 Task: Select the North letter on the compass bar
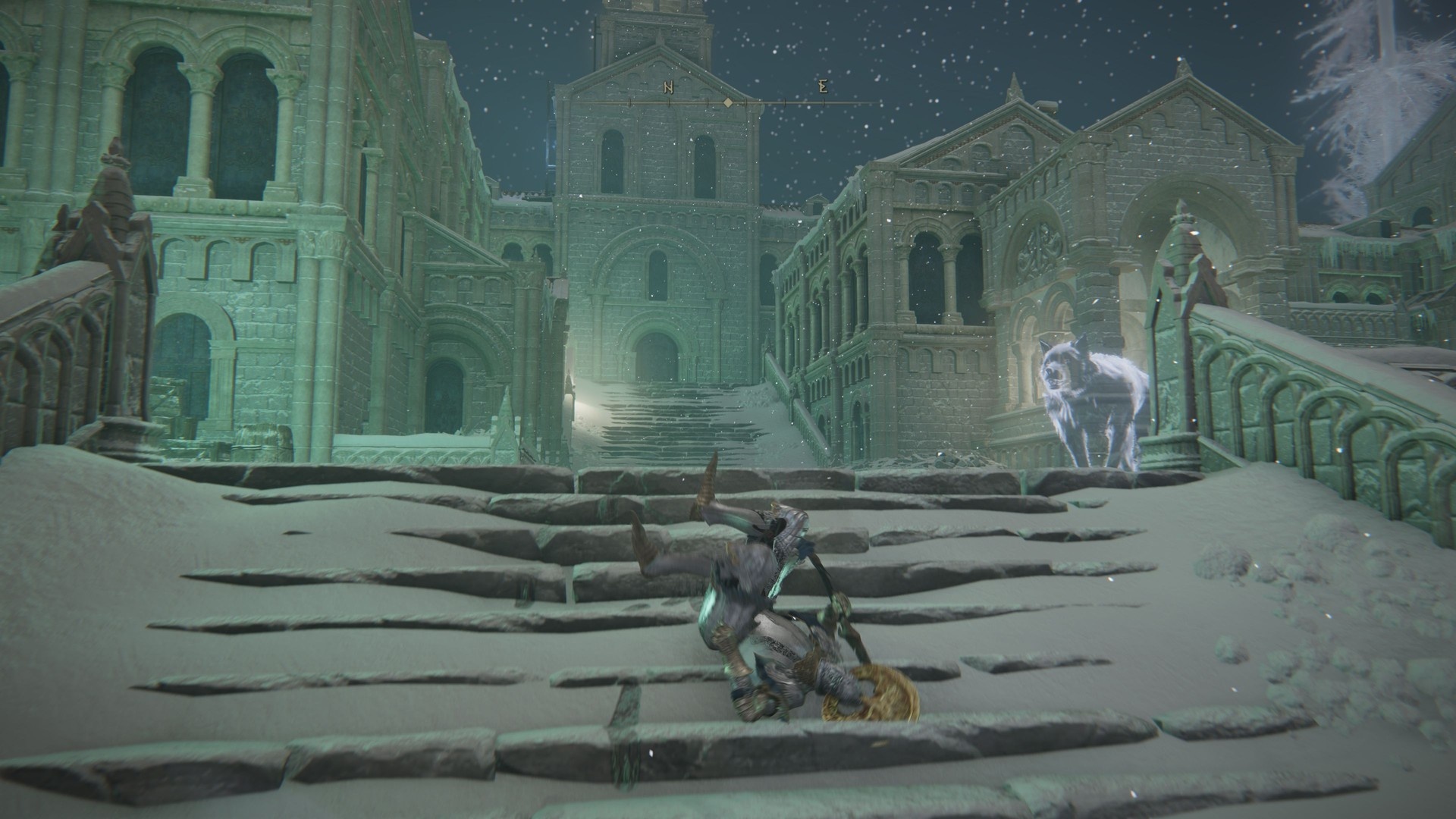tap(668, 88)
